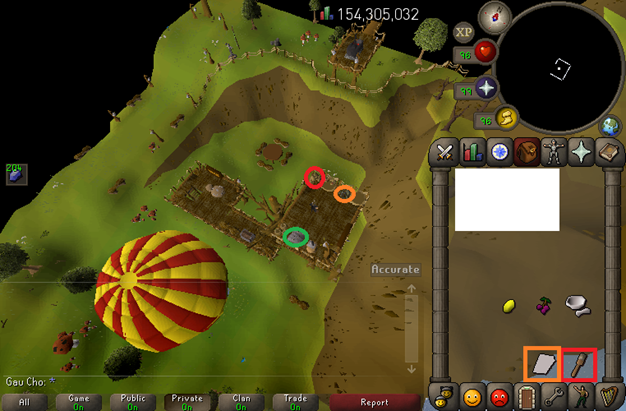Select the grapes inventory item
Viewport: 626px width, 411px height.
pyautogui.click(x=545, y=302)
